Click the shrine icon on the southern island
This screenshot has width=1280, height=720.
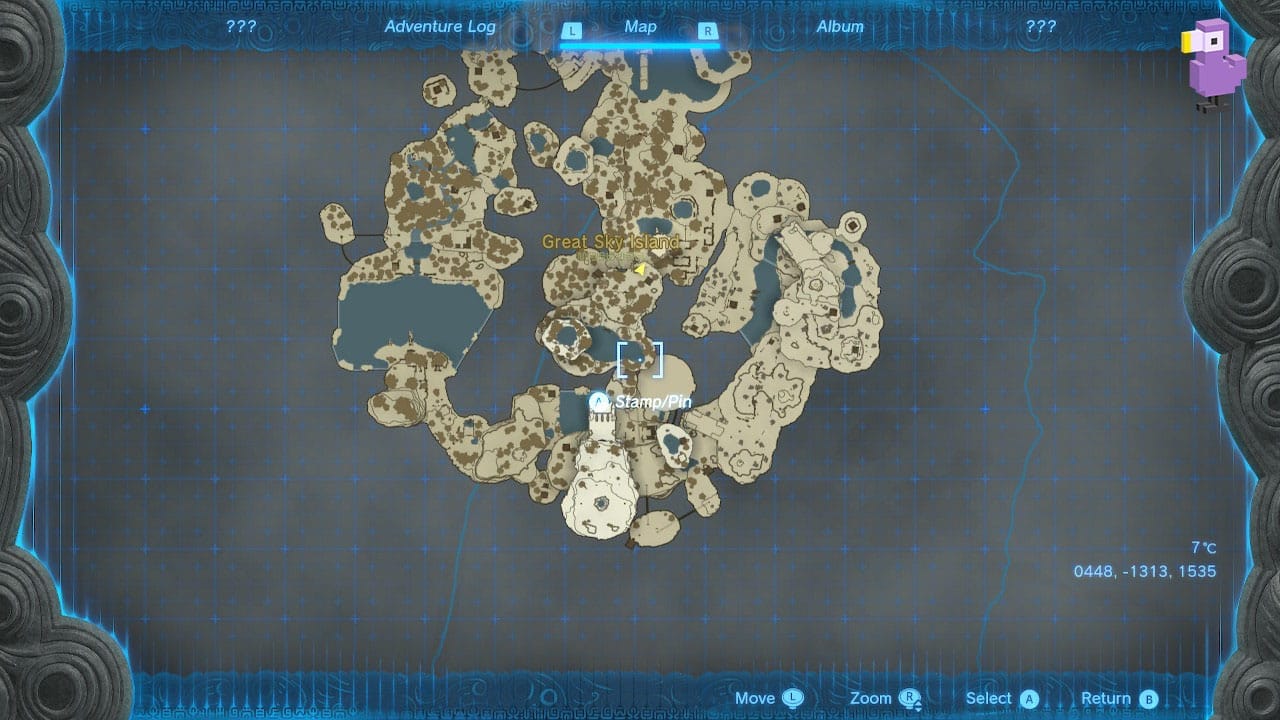(x=601, y=503)
